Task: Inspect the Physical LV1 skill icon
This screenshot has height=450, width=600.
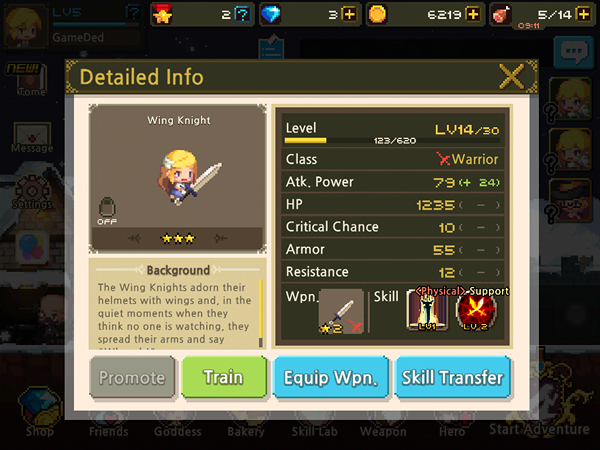Action: (x=427, y=313)
